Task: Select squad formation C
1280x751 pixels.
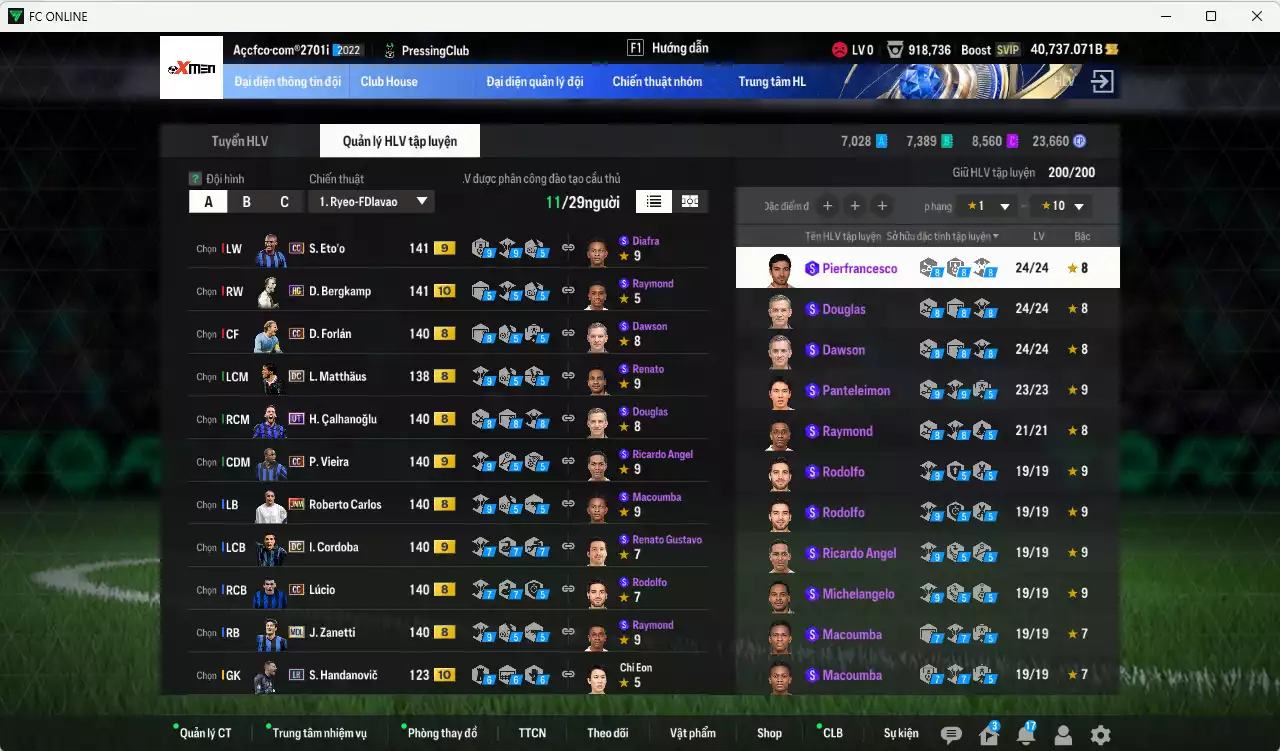Action: click(284, 202)
